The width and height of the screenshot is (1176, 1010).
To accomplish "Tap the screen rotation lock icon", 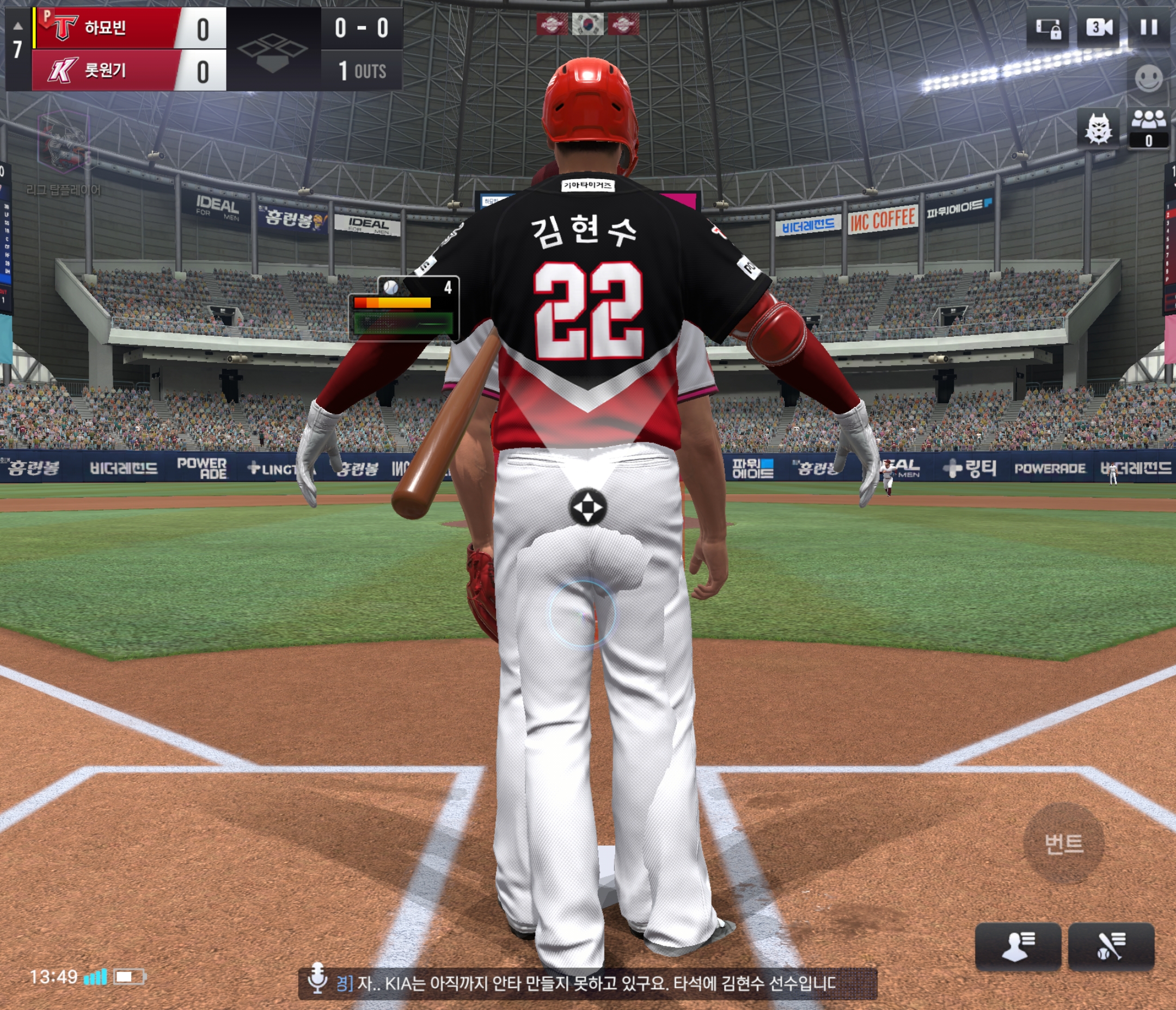I will (x=1048, y=28).
